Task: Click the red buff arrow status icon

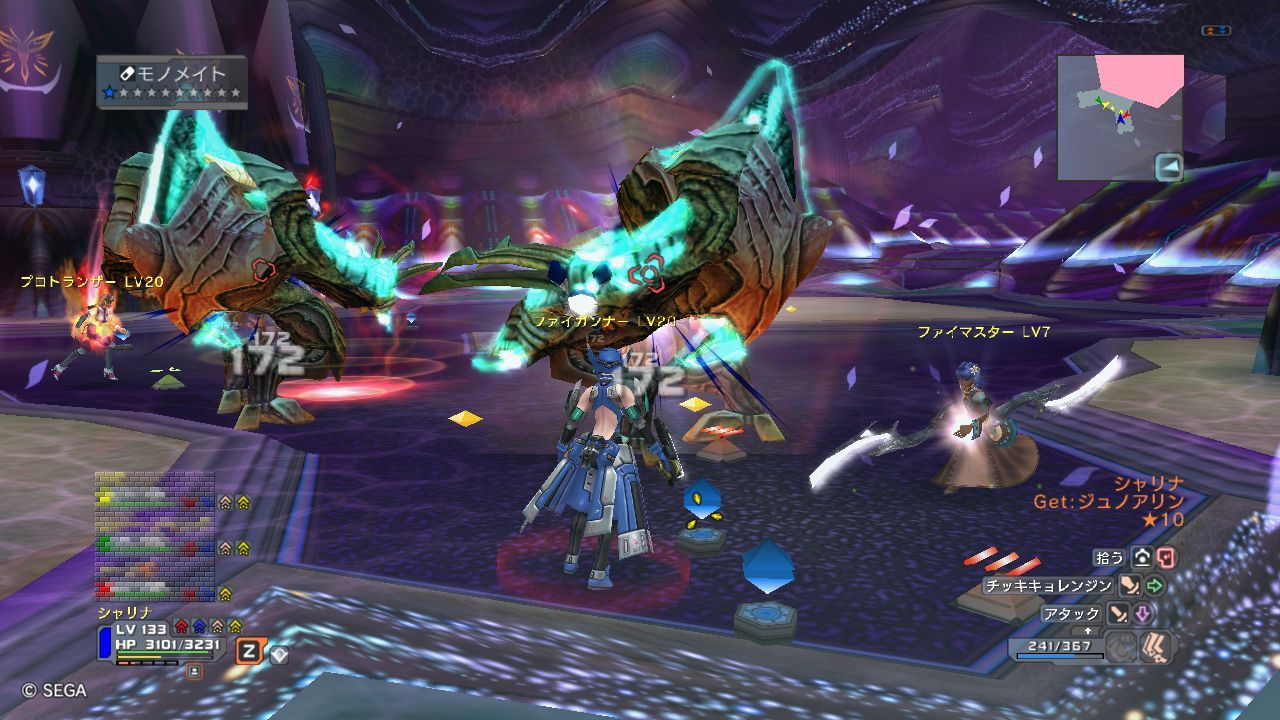Action: pyautogui.click(x=181, y=627)
